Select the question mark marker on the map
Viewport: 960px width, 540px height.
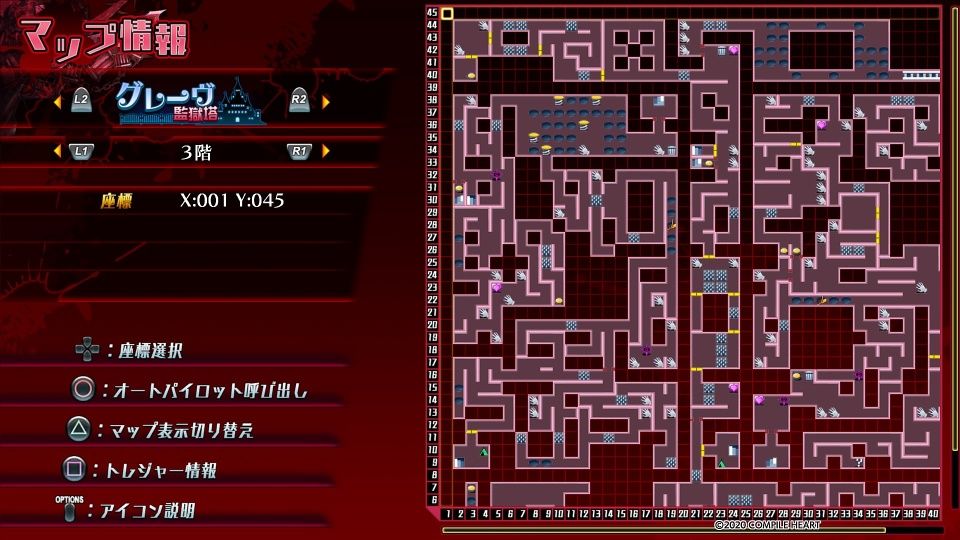tap(859, 462)
